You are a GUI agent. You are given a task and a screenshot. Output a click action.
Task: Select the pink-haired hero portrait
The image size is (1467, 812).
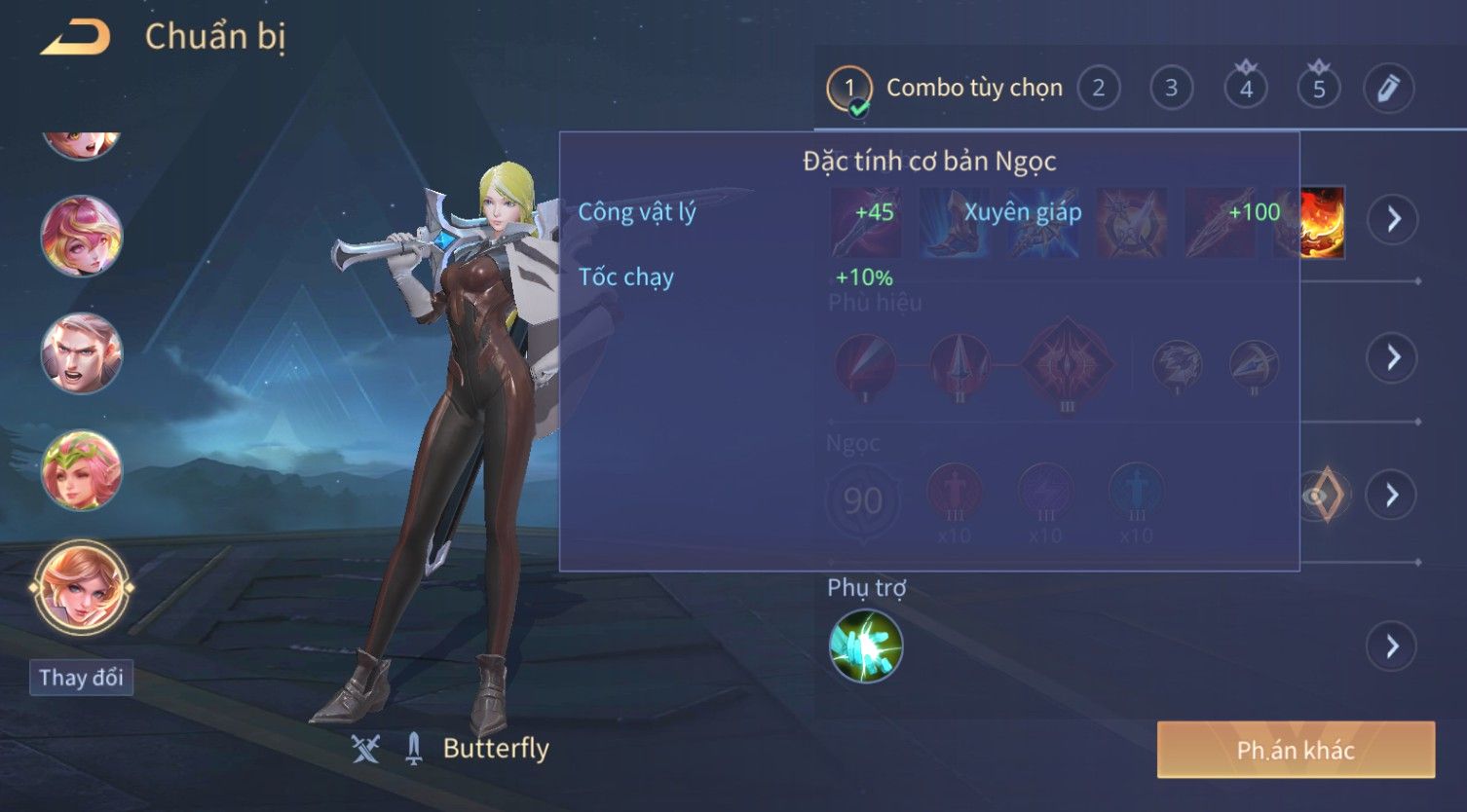point(82,236)
